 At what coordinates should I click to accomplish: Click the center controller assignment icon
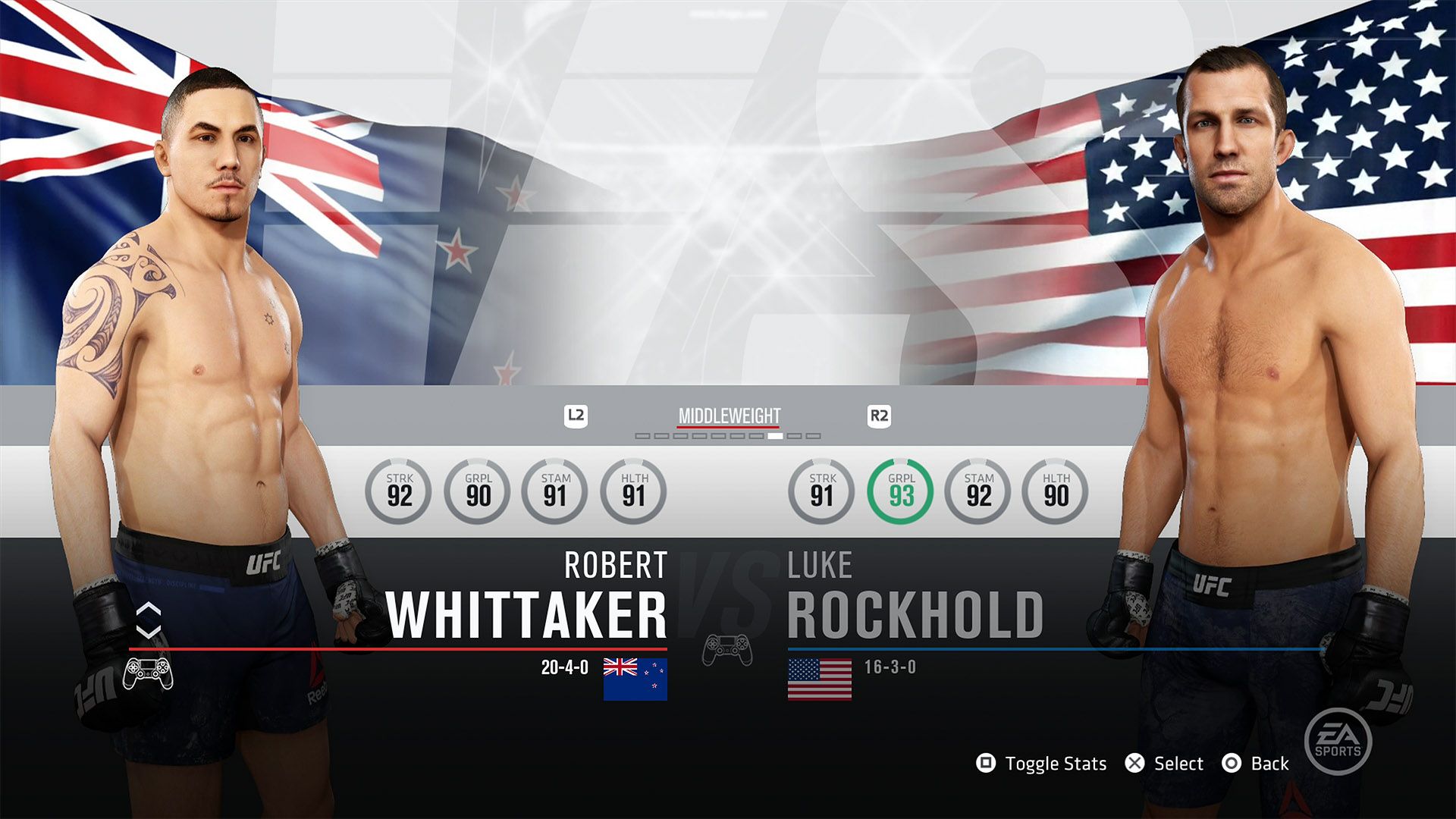[727, 651]
